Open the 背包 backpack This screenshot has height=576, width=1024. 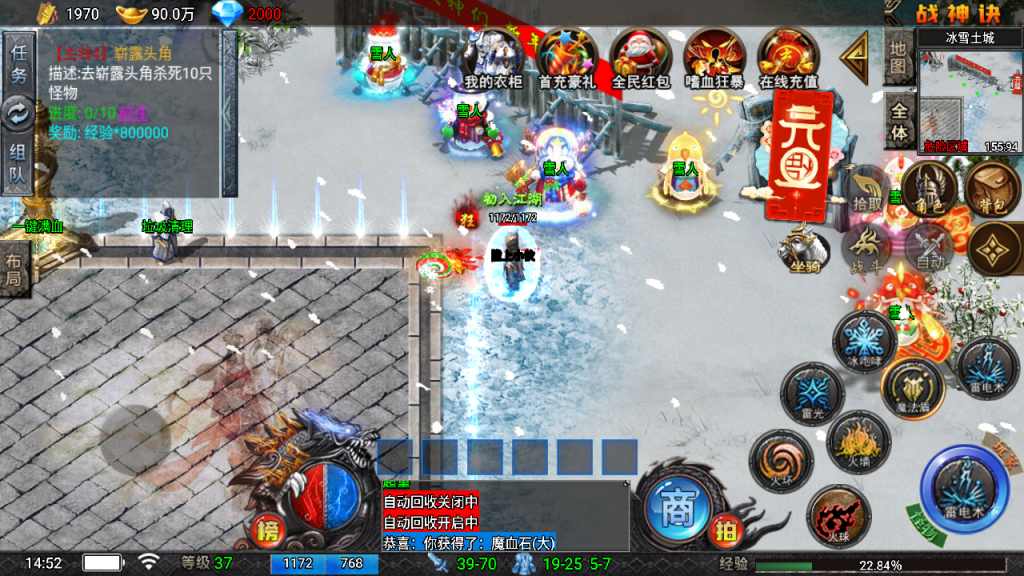coord(991,190)
